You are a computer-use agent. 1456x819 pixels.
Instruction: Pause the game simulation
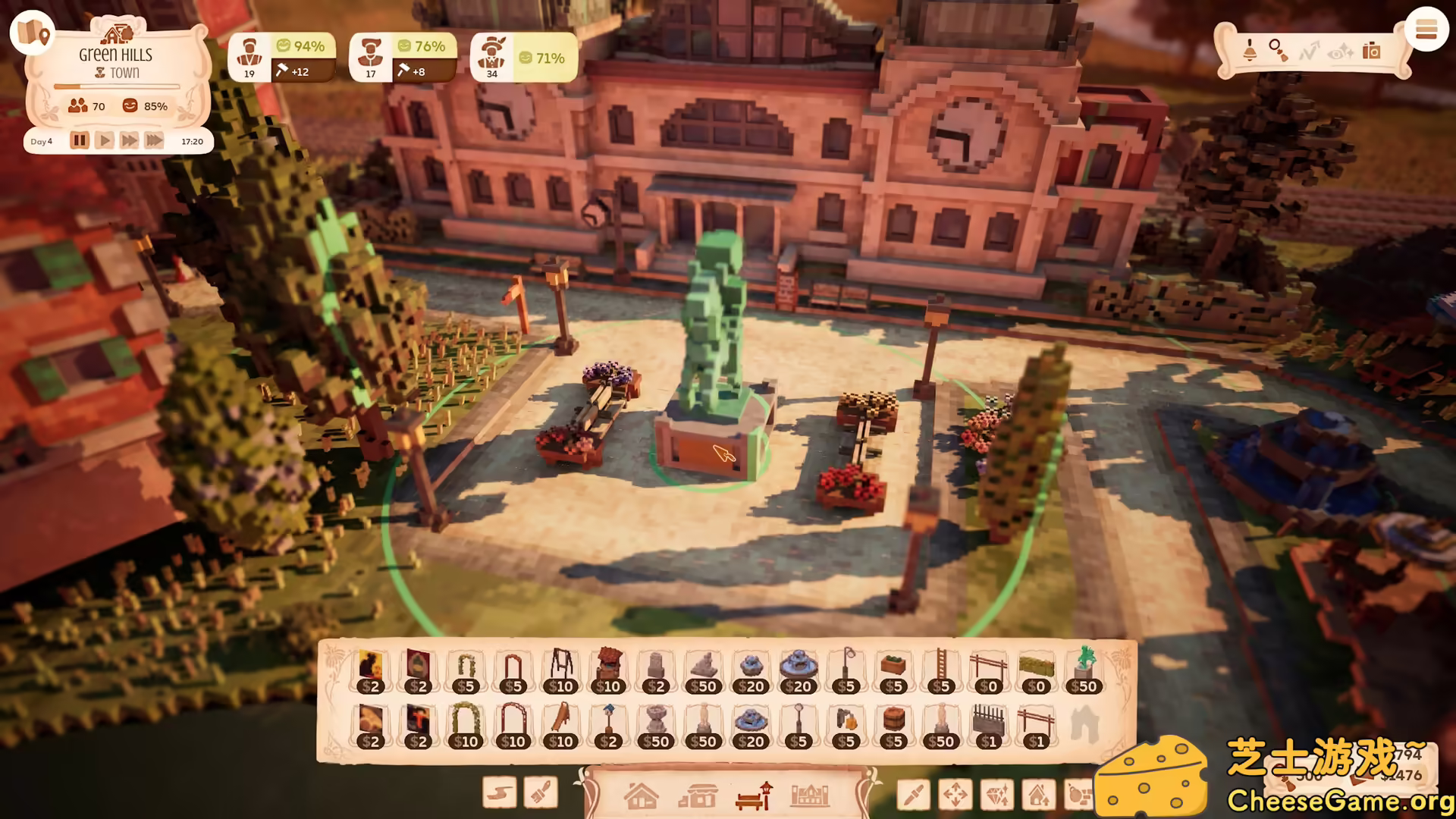tap(80, 140)
